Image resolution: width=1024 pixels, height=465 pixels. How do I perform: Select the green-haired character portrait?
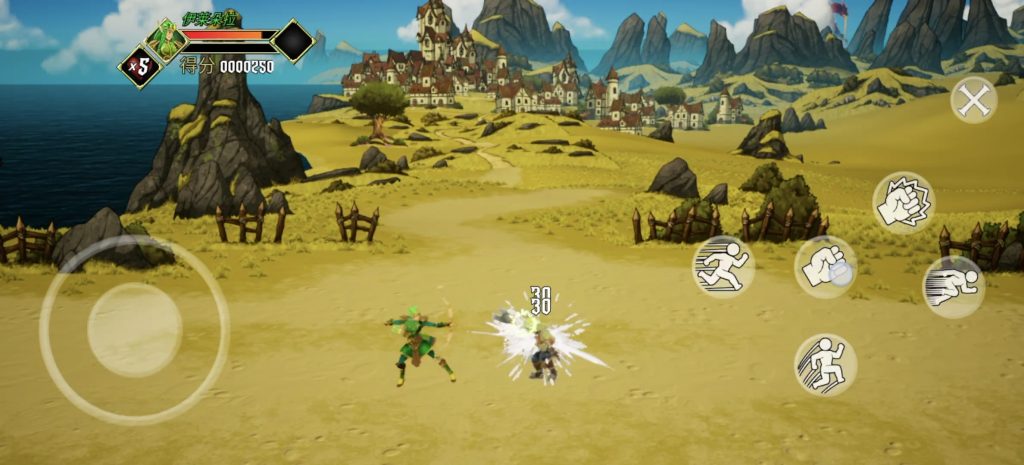(x=163, y=39)
